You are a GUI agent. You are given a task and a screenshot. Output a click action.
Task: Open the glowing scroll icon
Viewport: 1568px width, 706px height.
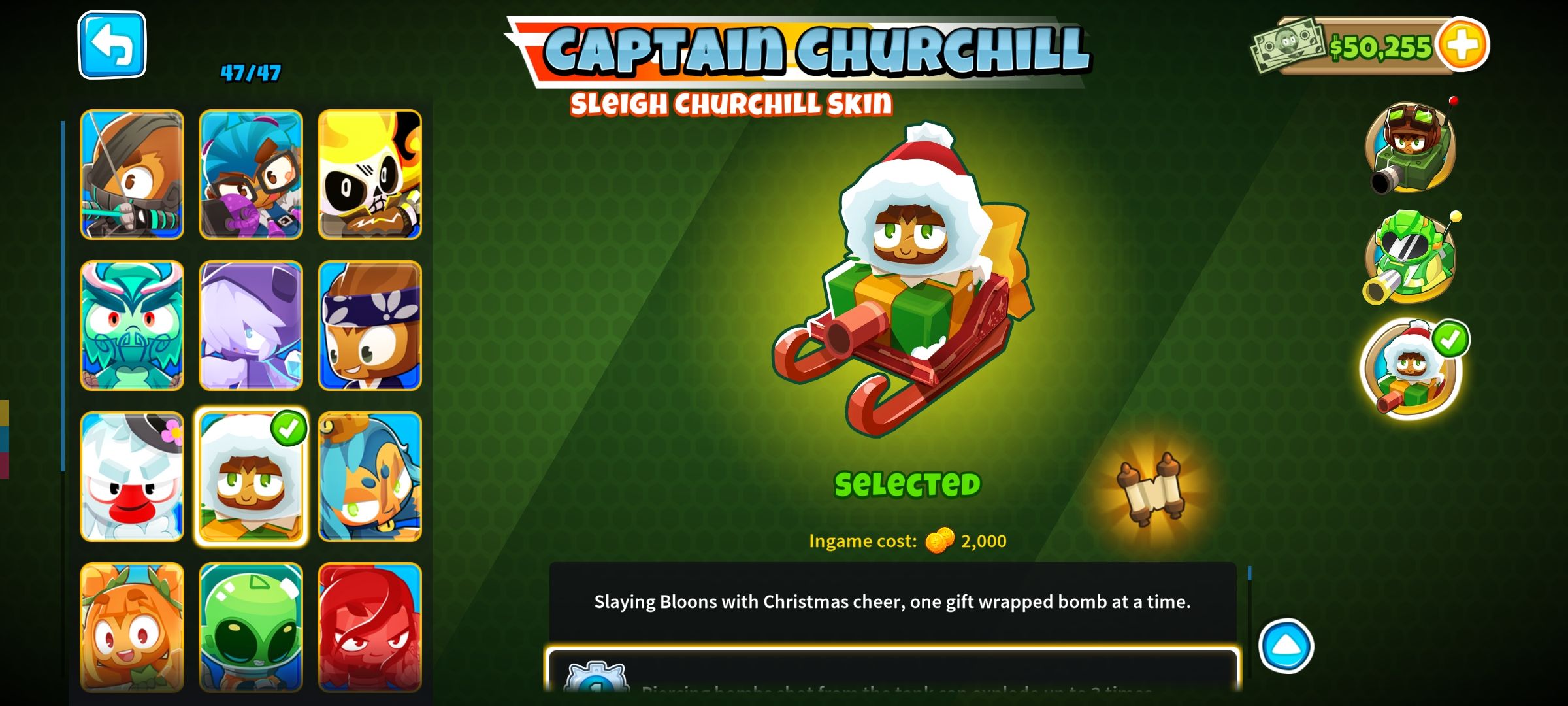pyautogui.click(x=1151, y=490)
